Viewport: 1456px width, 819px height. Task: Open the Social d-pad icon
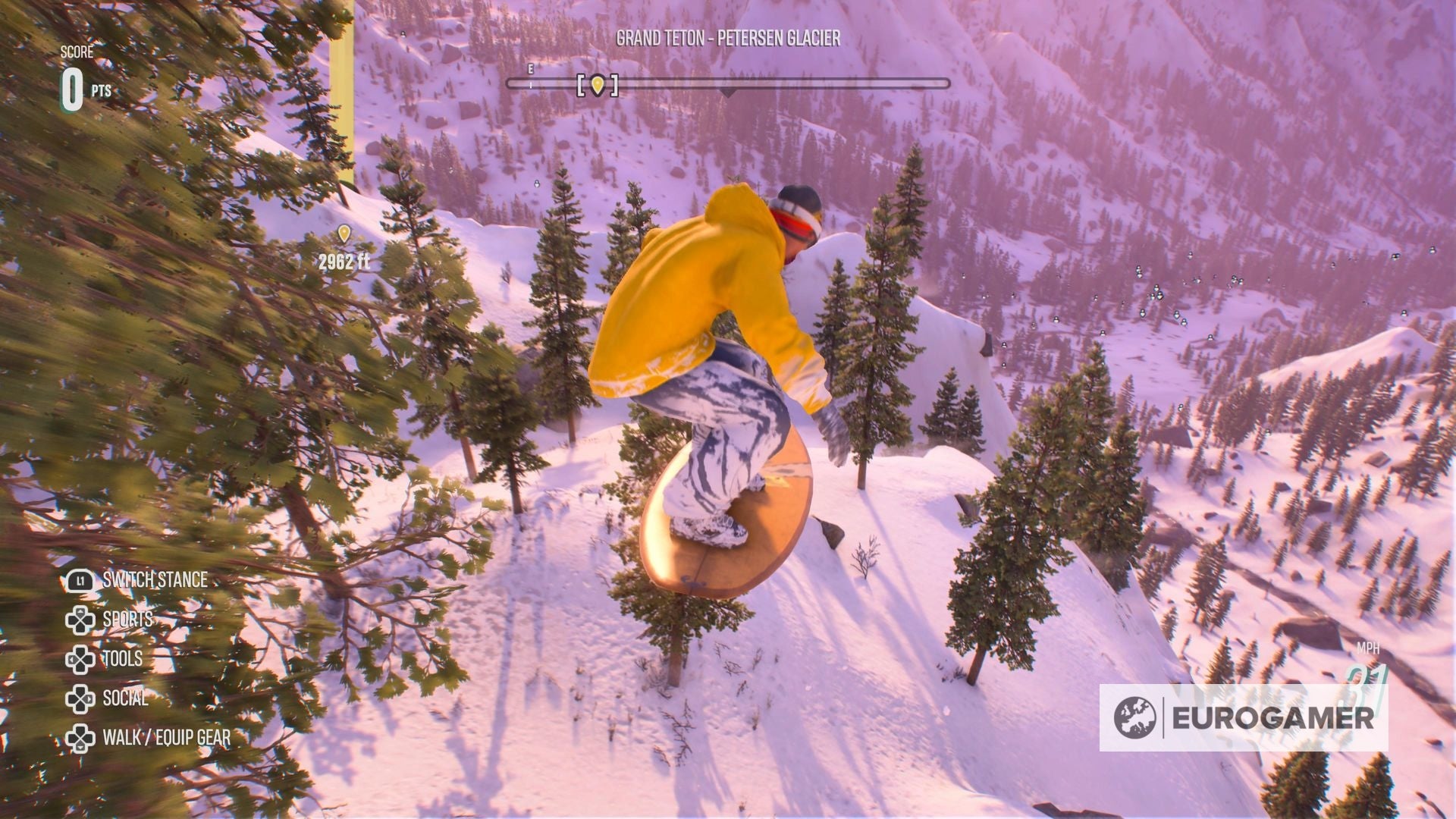pyautogui.click(x=79, y=698)
